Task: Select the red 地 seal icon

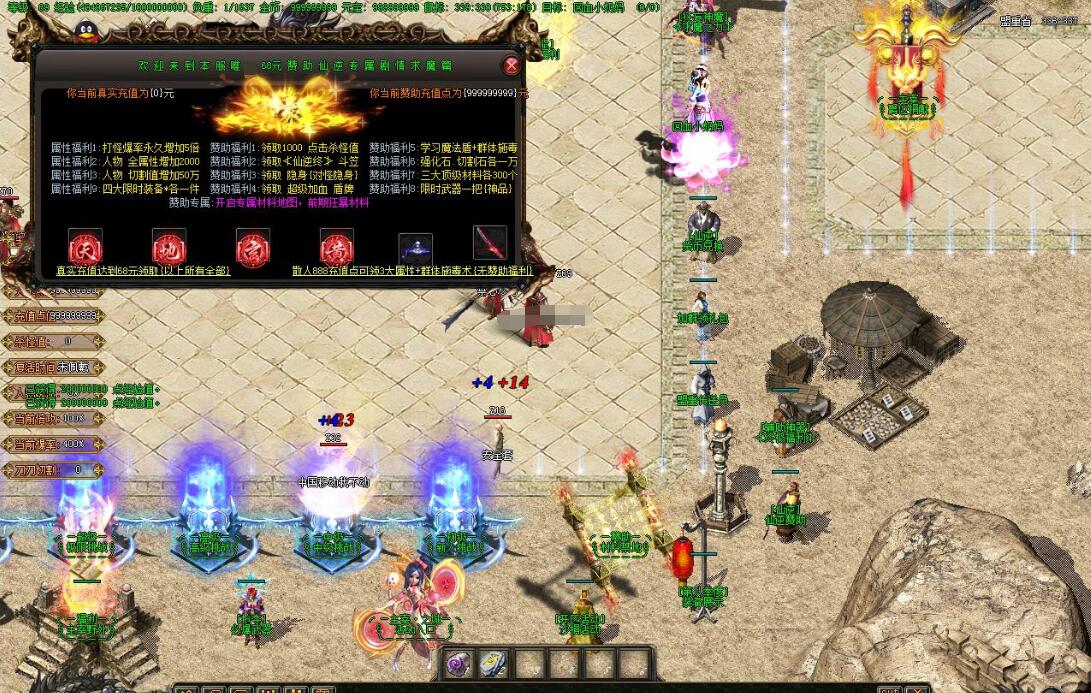Action: (169, 245)
